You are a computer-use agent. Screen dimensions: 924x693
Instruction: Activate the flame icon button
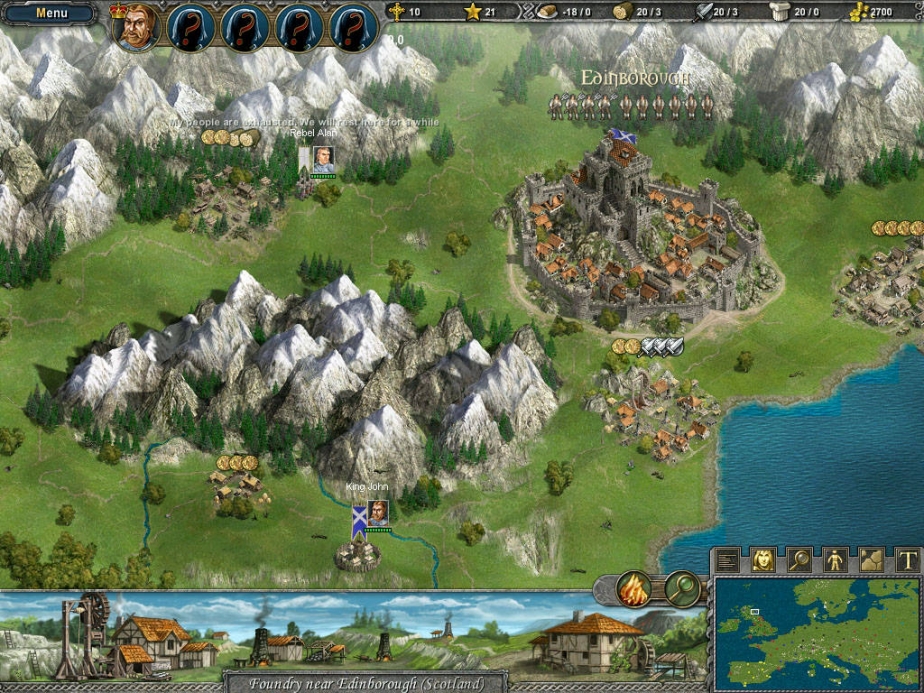point(633,589)
